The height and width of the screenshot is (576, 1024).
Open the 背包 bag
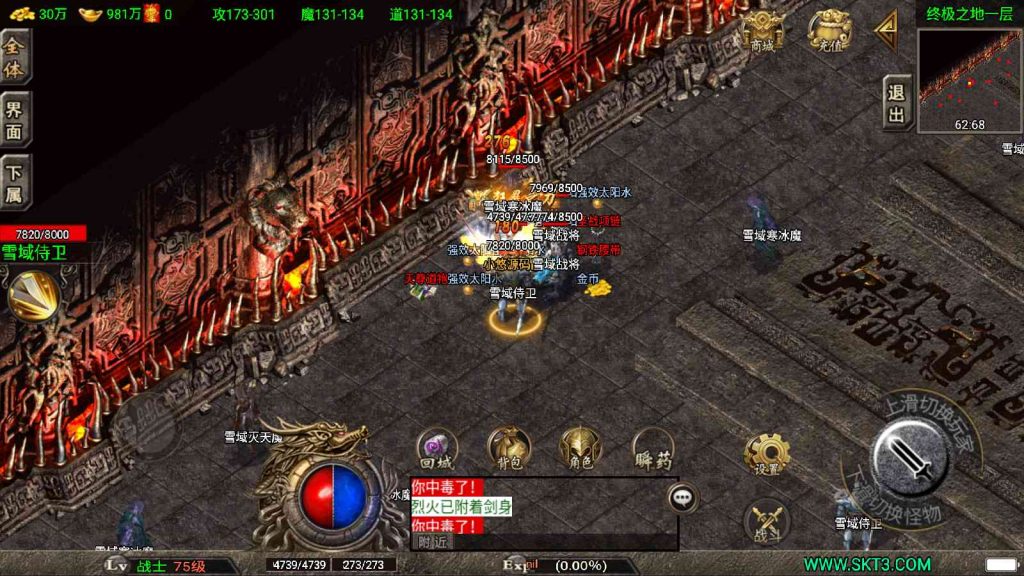[x=505, y=449]
